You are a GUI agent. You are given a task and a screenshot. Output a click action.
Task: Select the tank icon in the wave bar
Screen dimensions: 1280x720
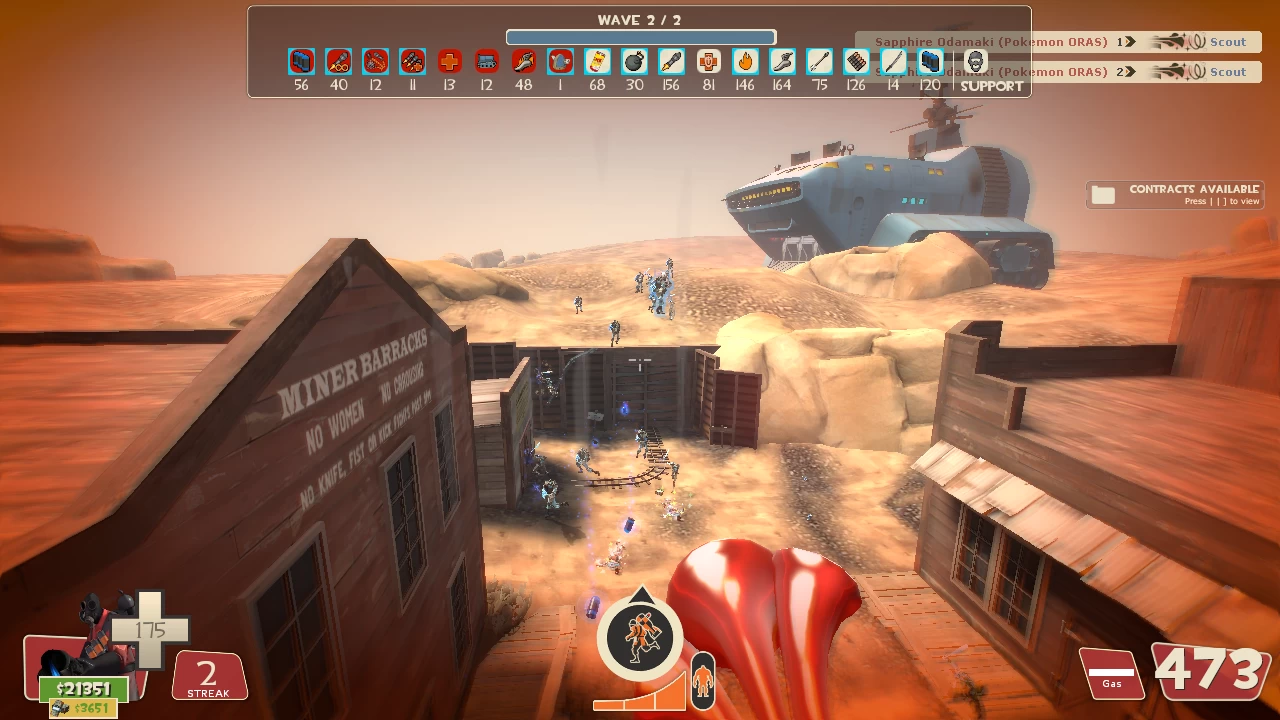[486, 62]
